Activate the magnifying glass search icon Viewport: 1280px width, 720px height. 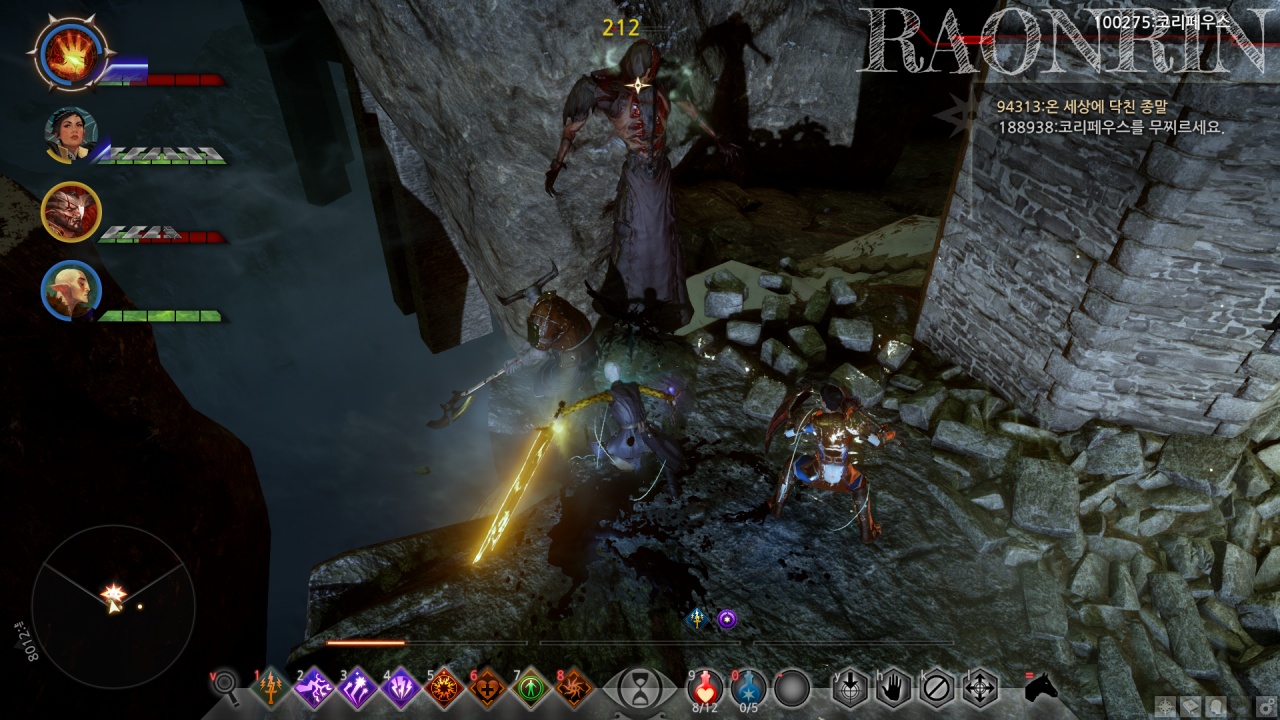tap(227, 686)
